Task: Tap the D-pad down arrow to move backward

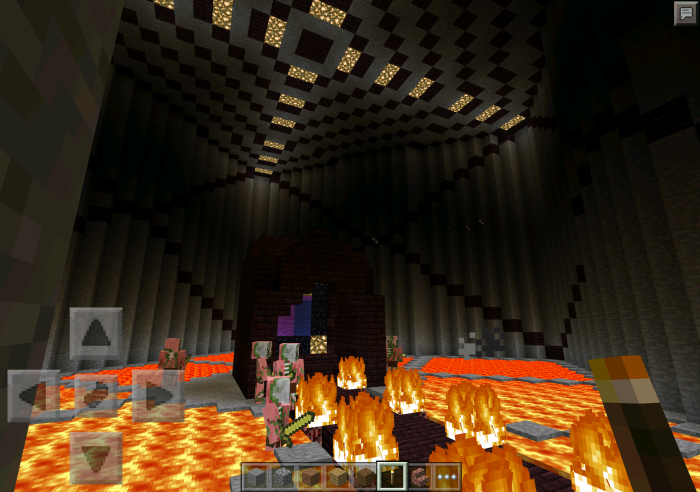Action: [96, 457]
